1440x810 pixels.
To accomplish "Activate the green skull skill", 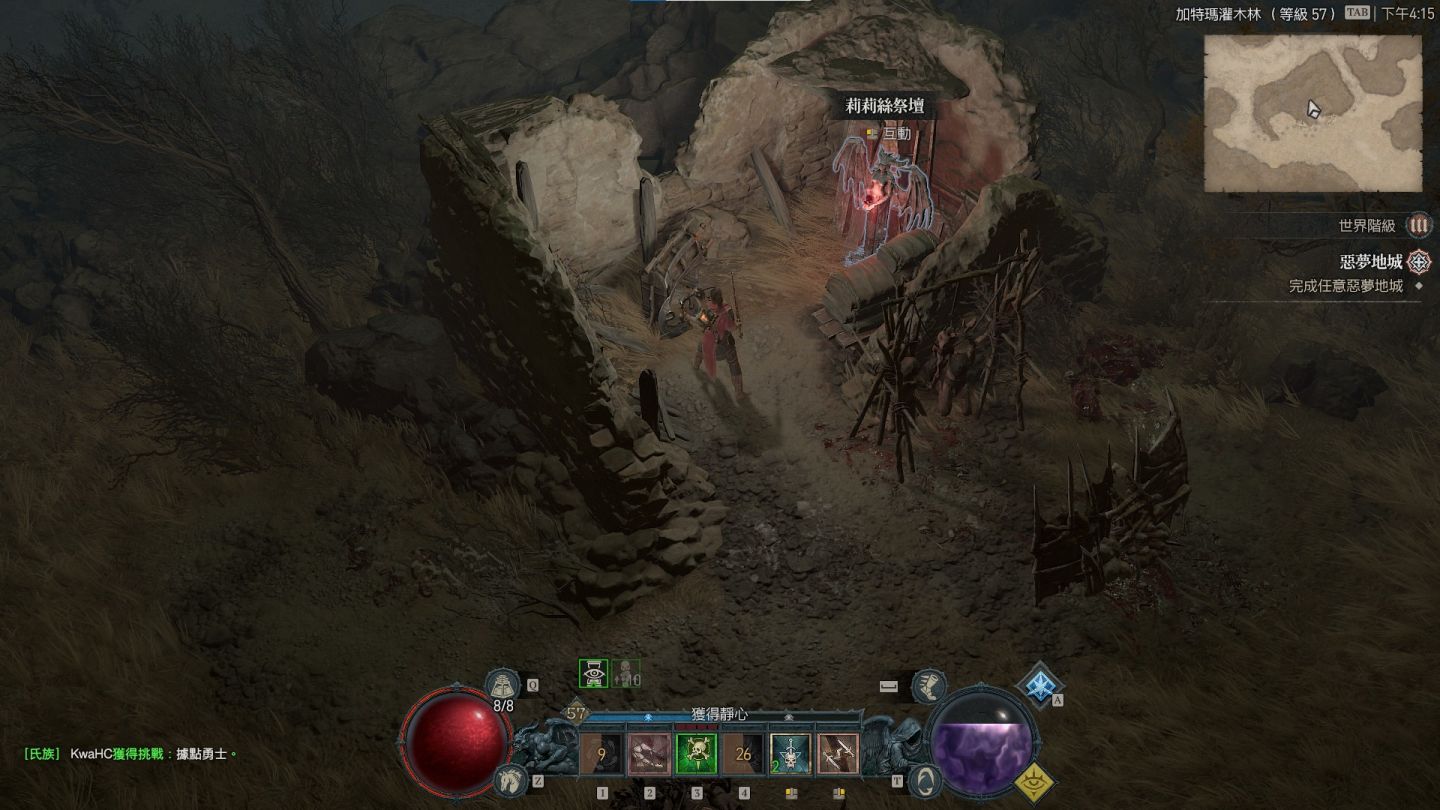I will [696, 754].
